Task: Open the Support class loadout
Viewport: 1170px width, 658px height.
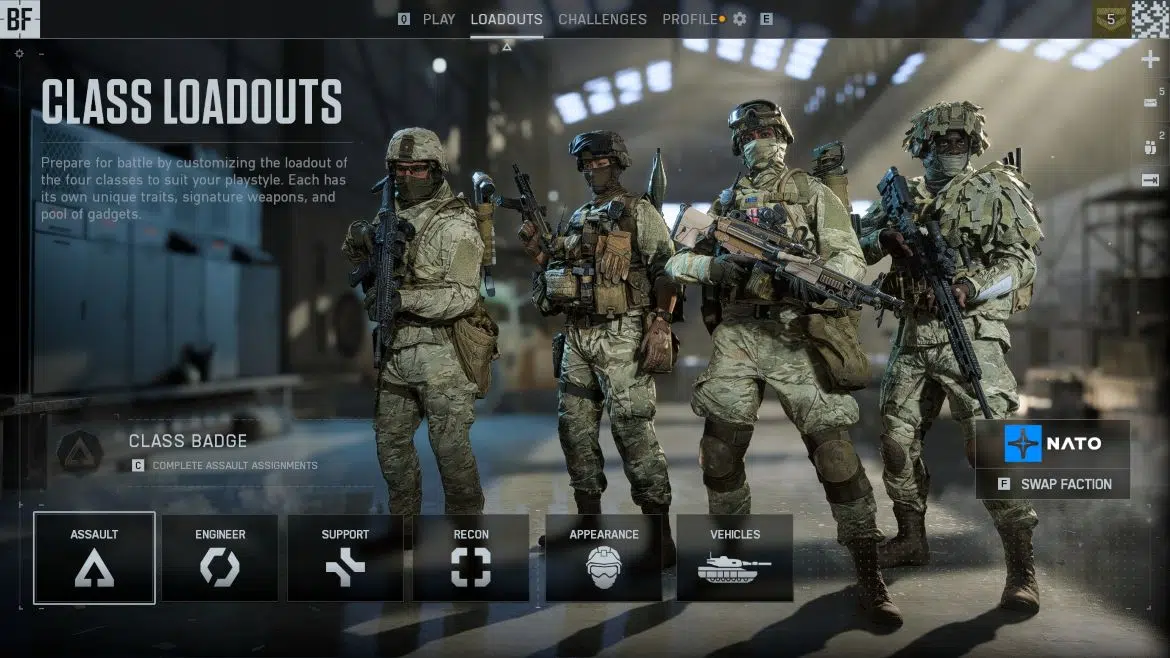Action: click(345, 558)
